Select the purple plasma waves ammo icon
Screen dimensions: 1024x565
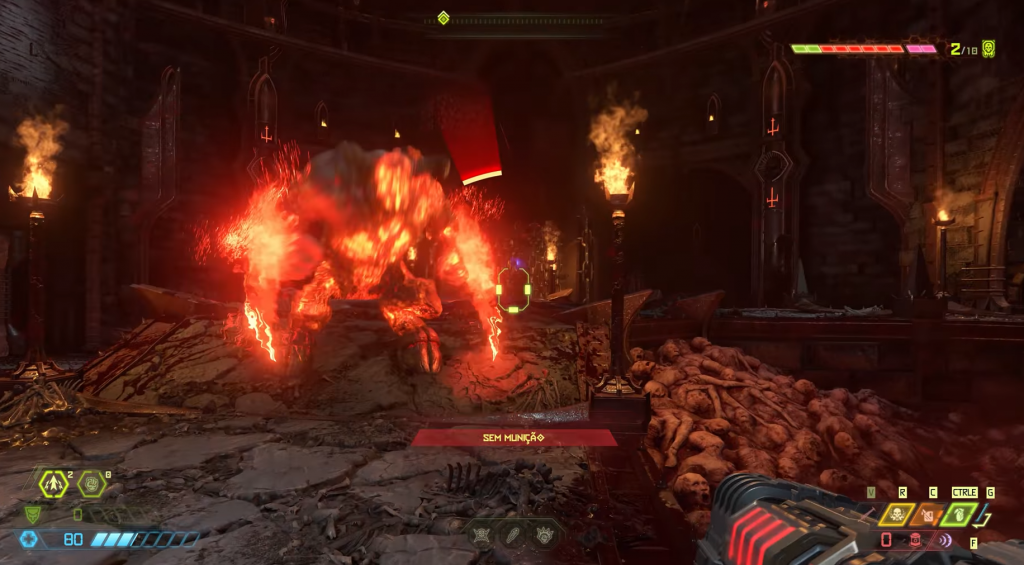945,540
